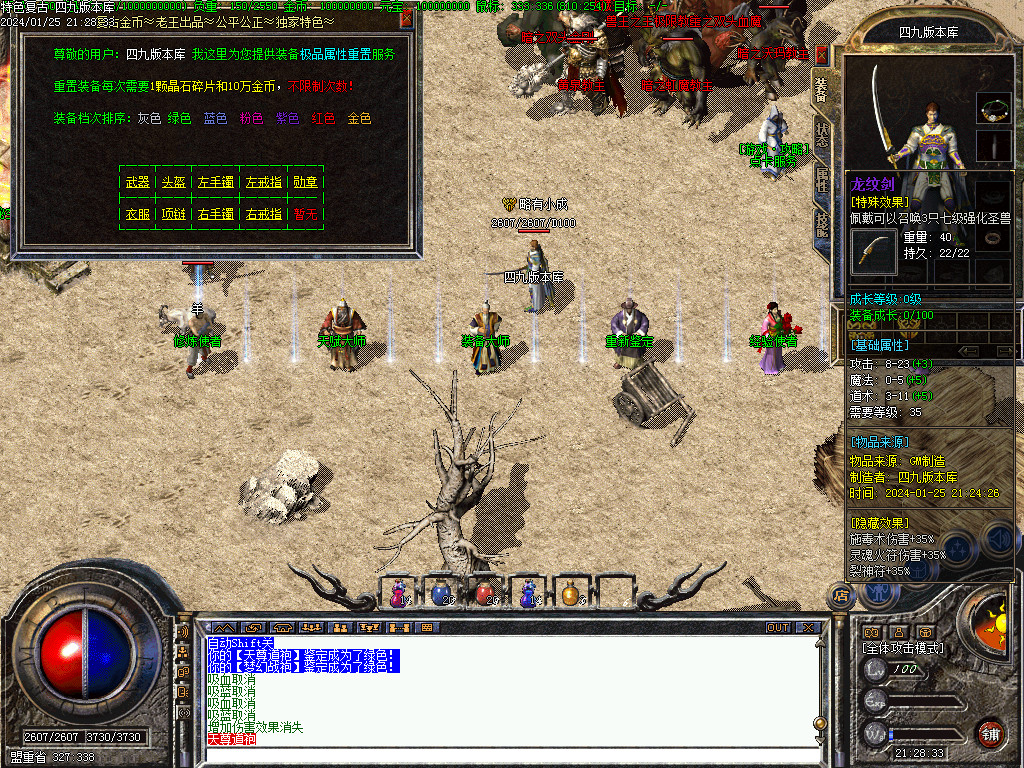The image size is (1024, 768).
Task: Open the 属性 (attributes) tab
Action: (821, 180)
